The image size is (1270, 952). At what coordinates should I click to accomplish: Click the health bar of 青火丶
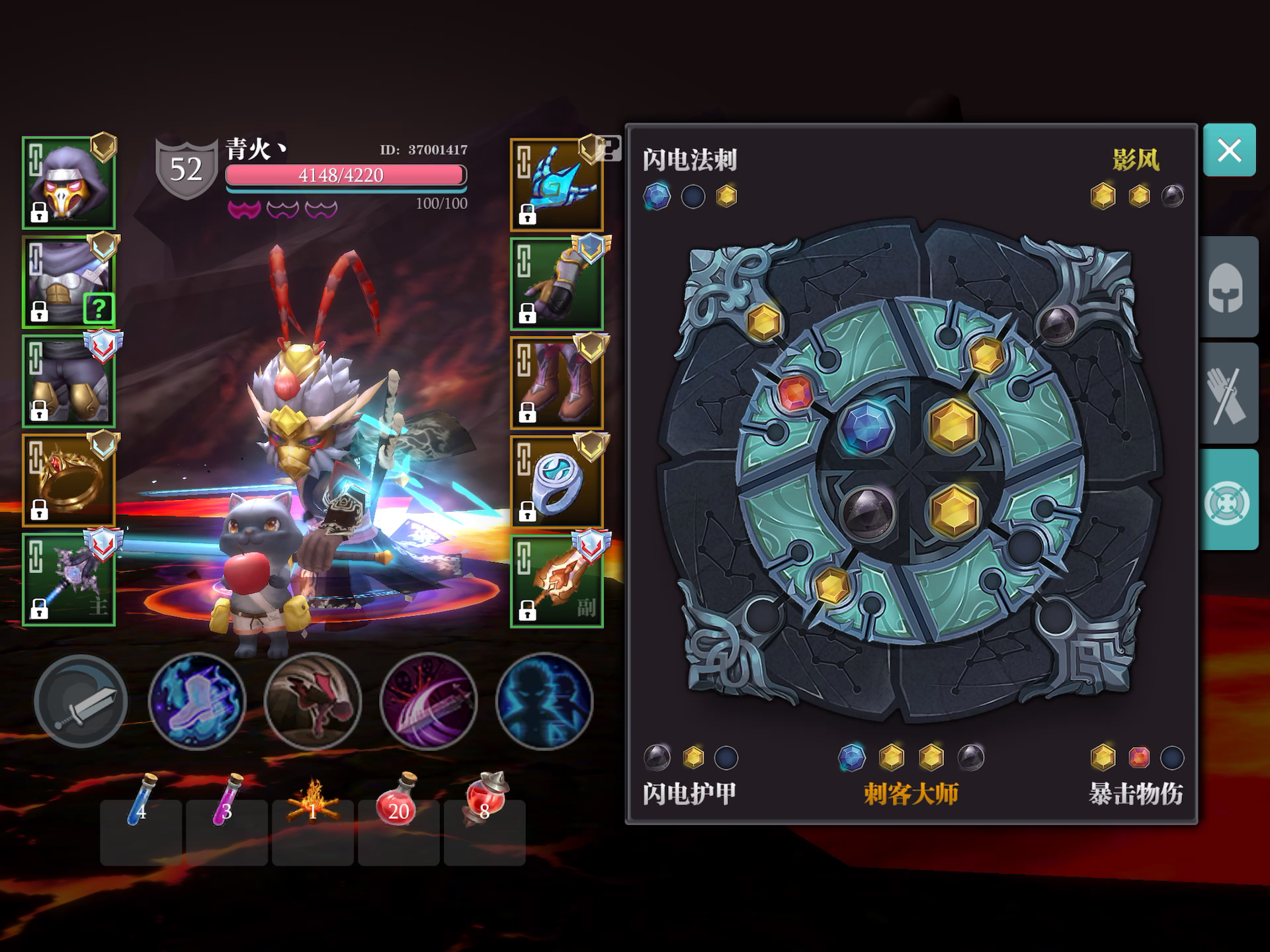click(345, 175)
